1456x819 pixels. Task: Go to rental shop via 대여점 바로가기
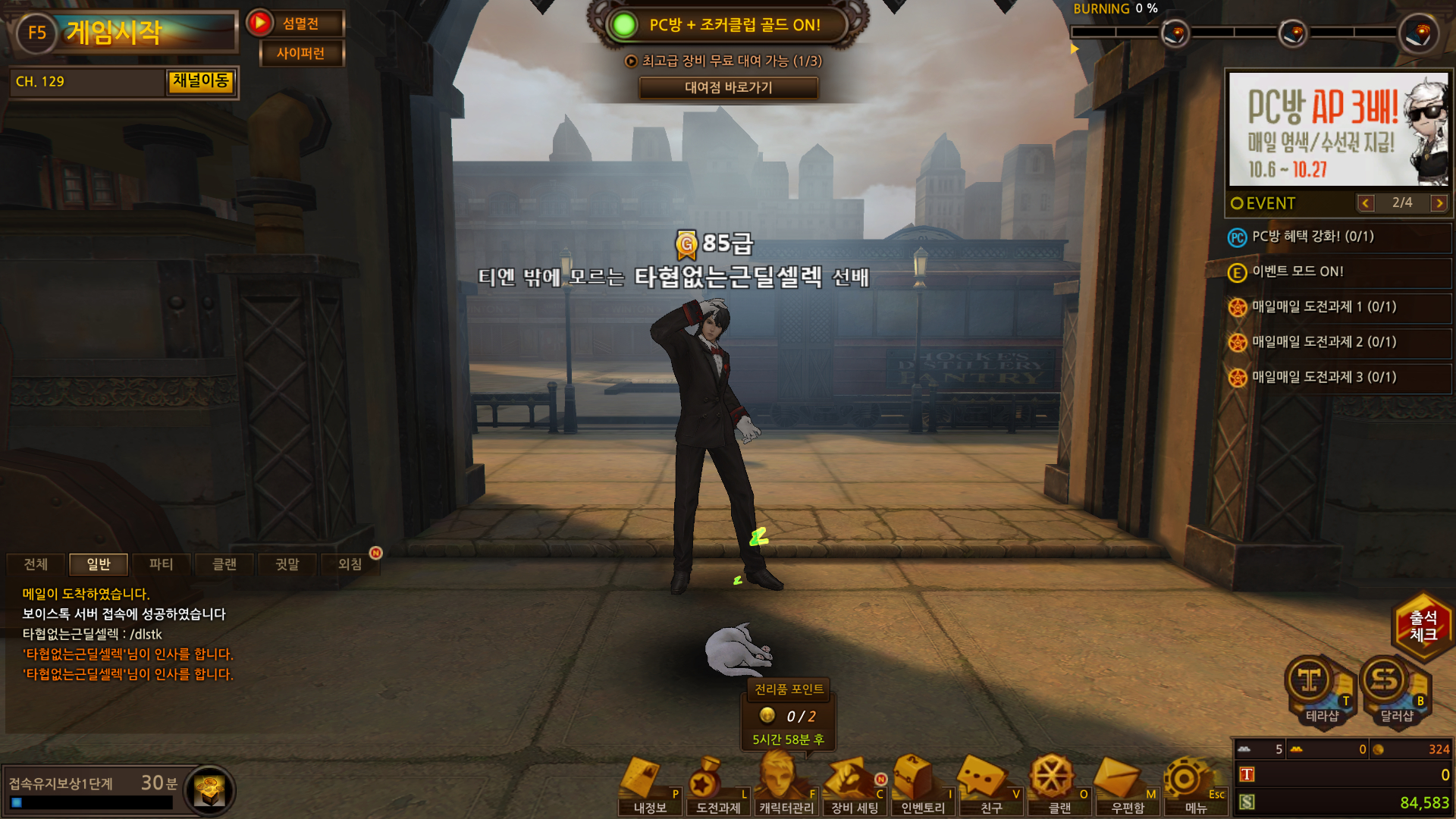pos(728,87)
